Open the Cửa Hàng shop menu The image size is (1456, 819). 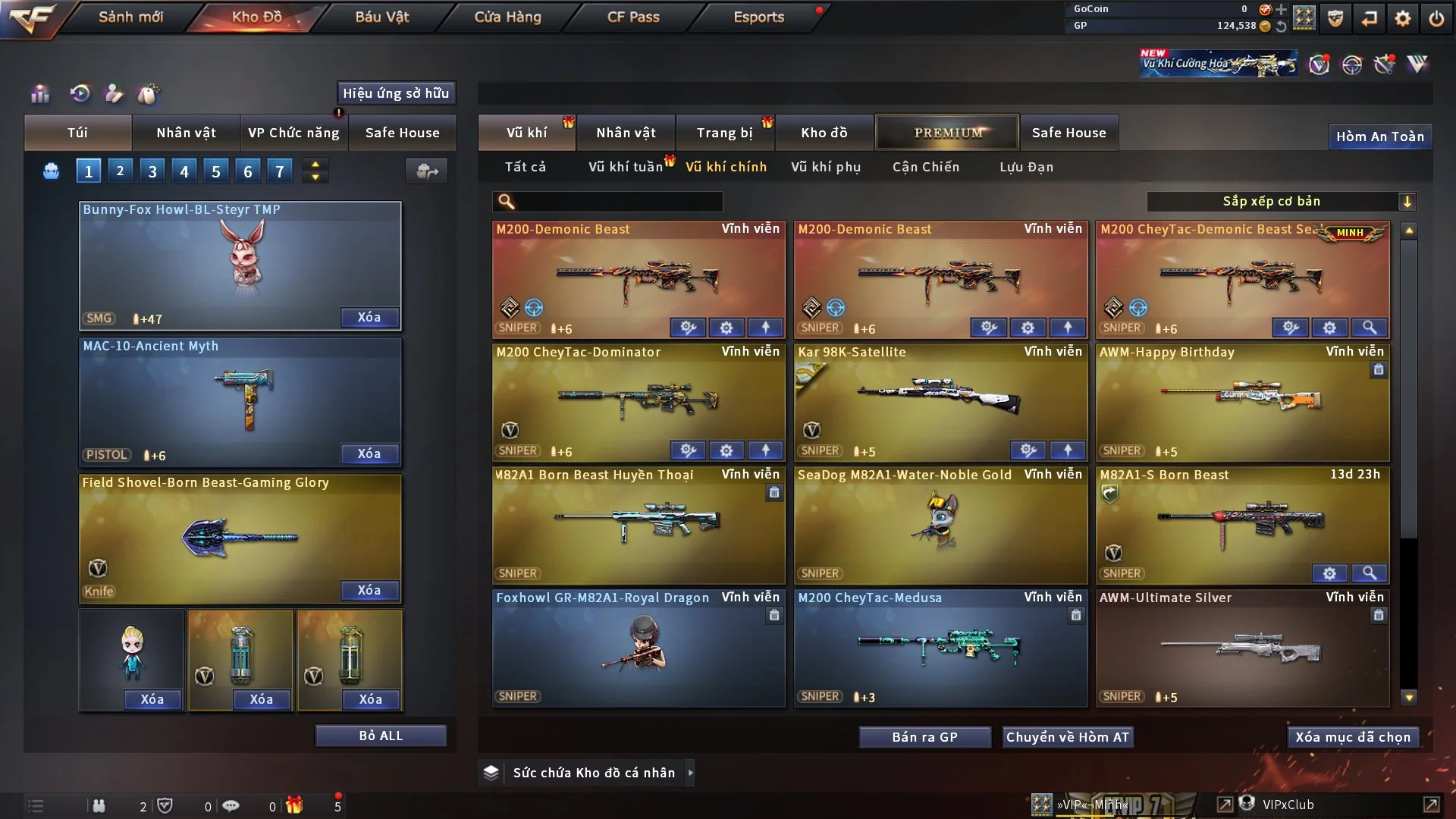pos(507,17)
